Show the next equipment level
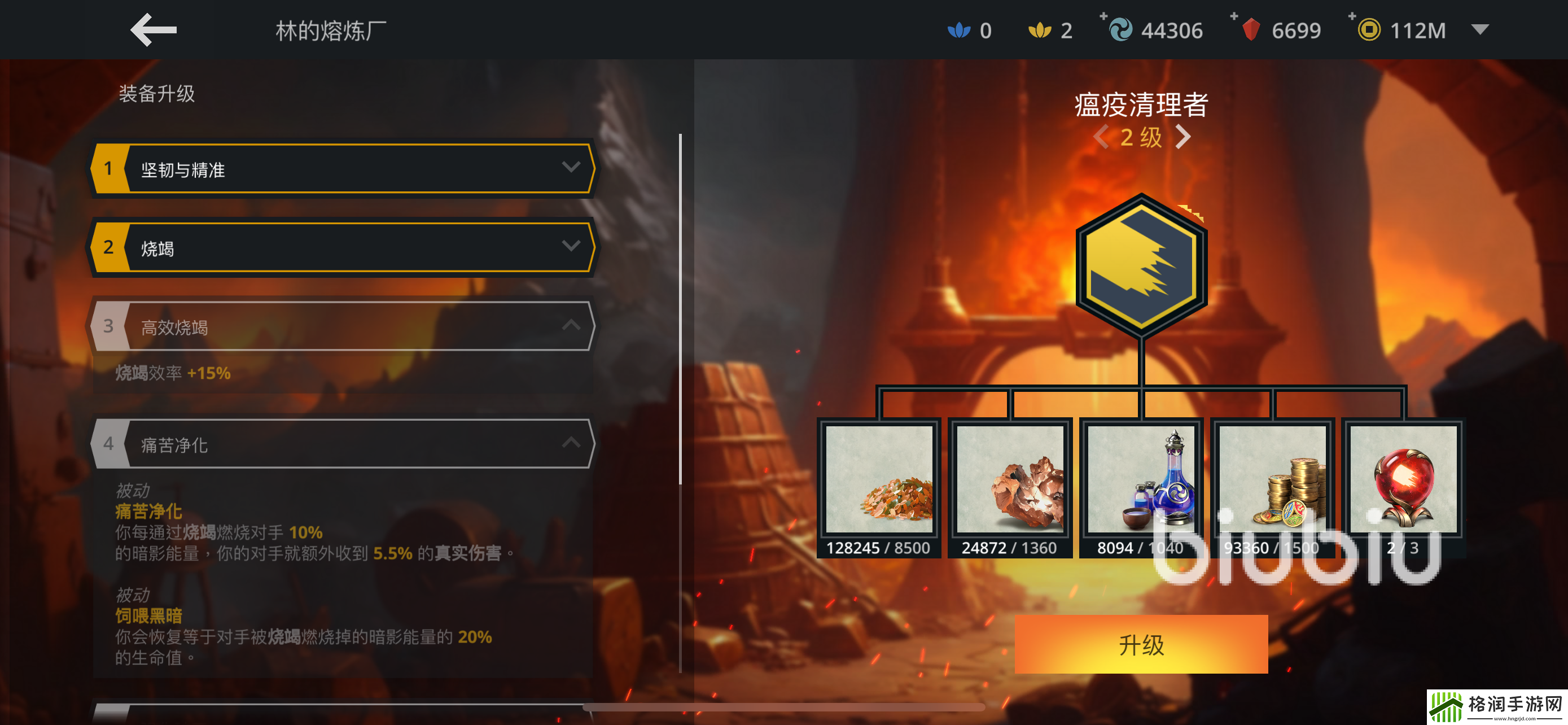The width and height of the screenshot is (1568, 725). click(x=1182, y=137)
